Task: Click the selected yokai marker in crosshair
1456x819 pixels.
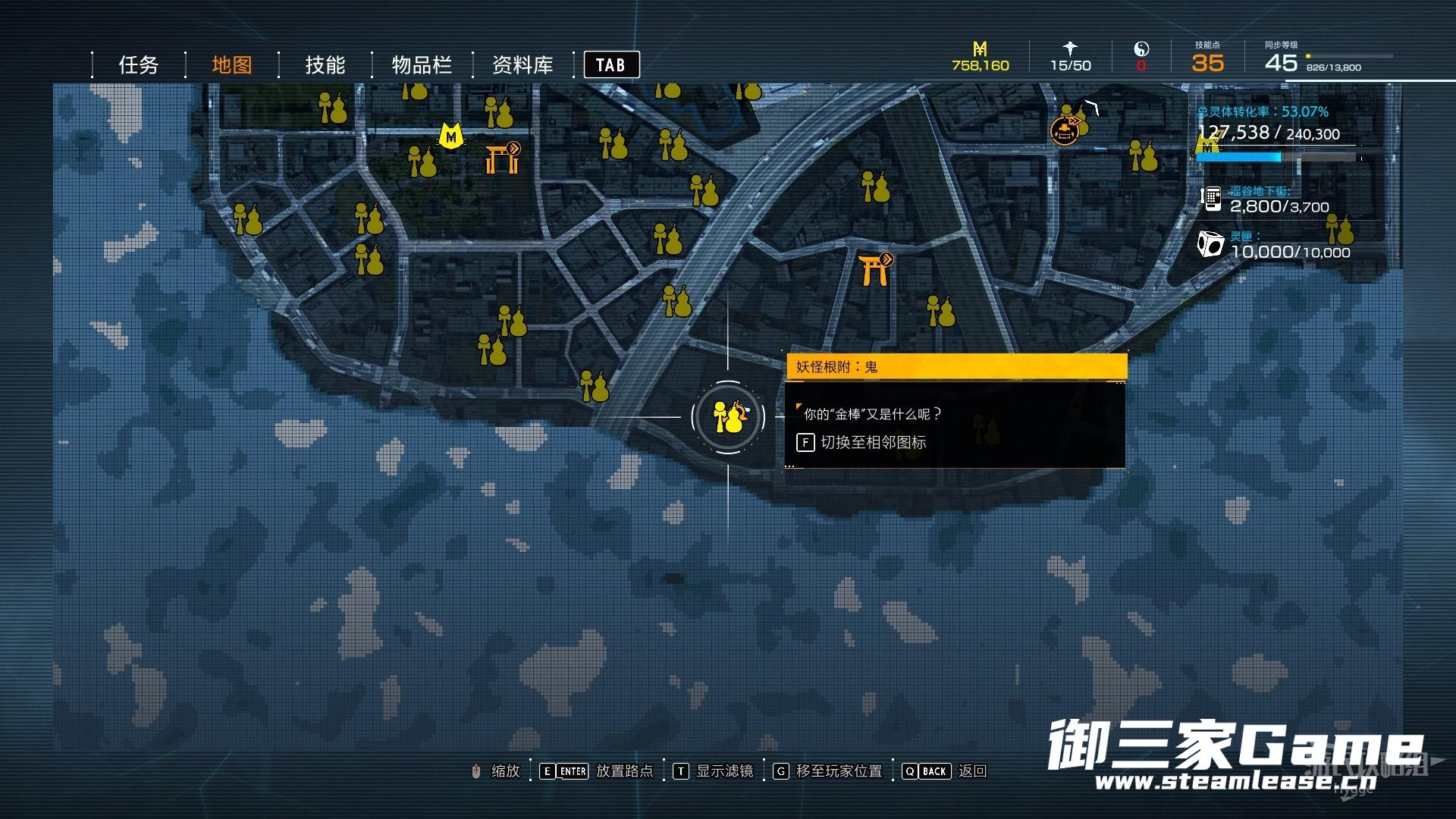Action: [x=728, y=417]
